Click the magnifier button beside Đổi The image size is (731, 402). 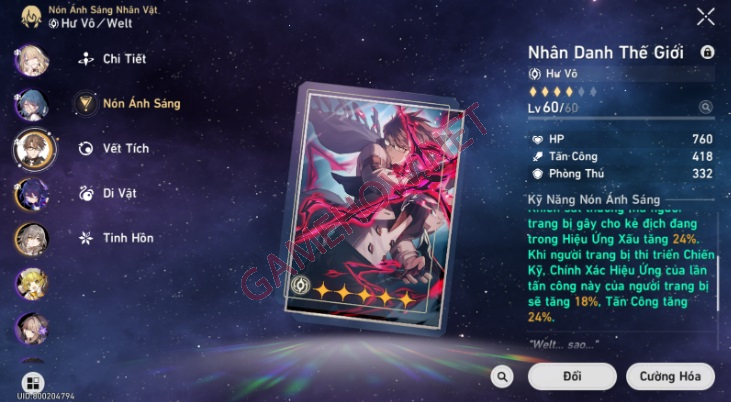[x=503, y=376]
